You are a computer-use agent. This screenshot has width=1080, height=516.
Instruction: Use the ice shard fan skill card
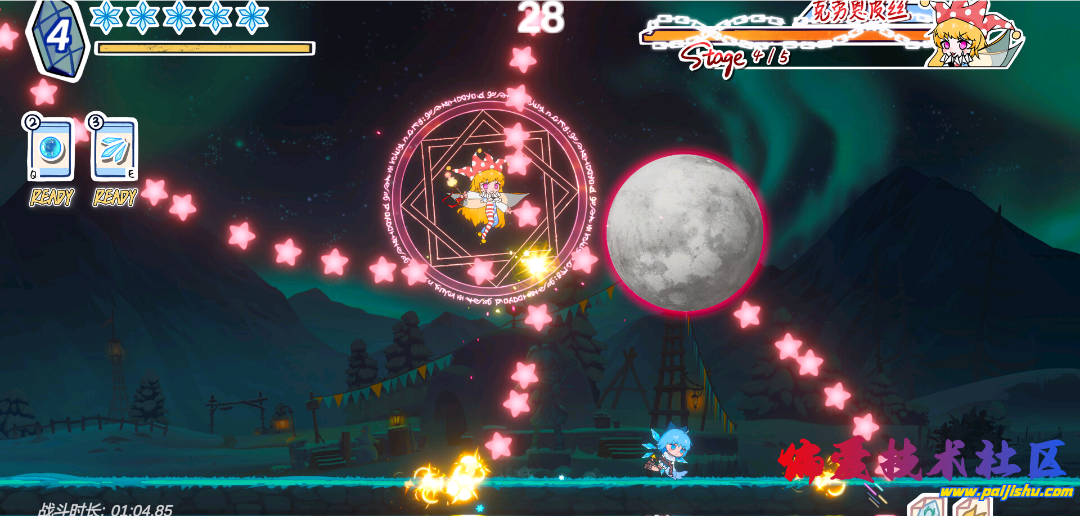pos(114,151)
